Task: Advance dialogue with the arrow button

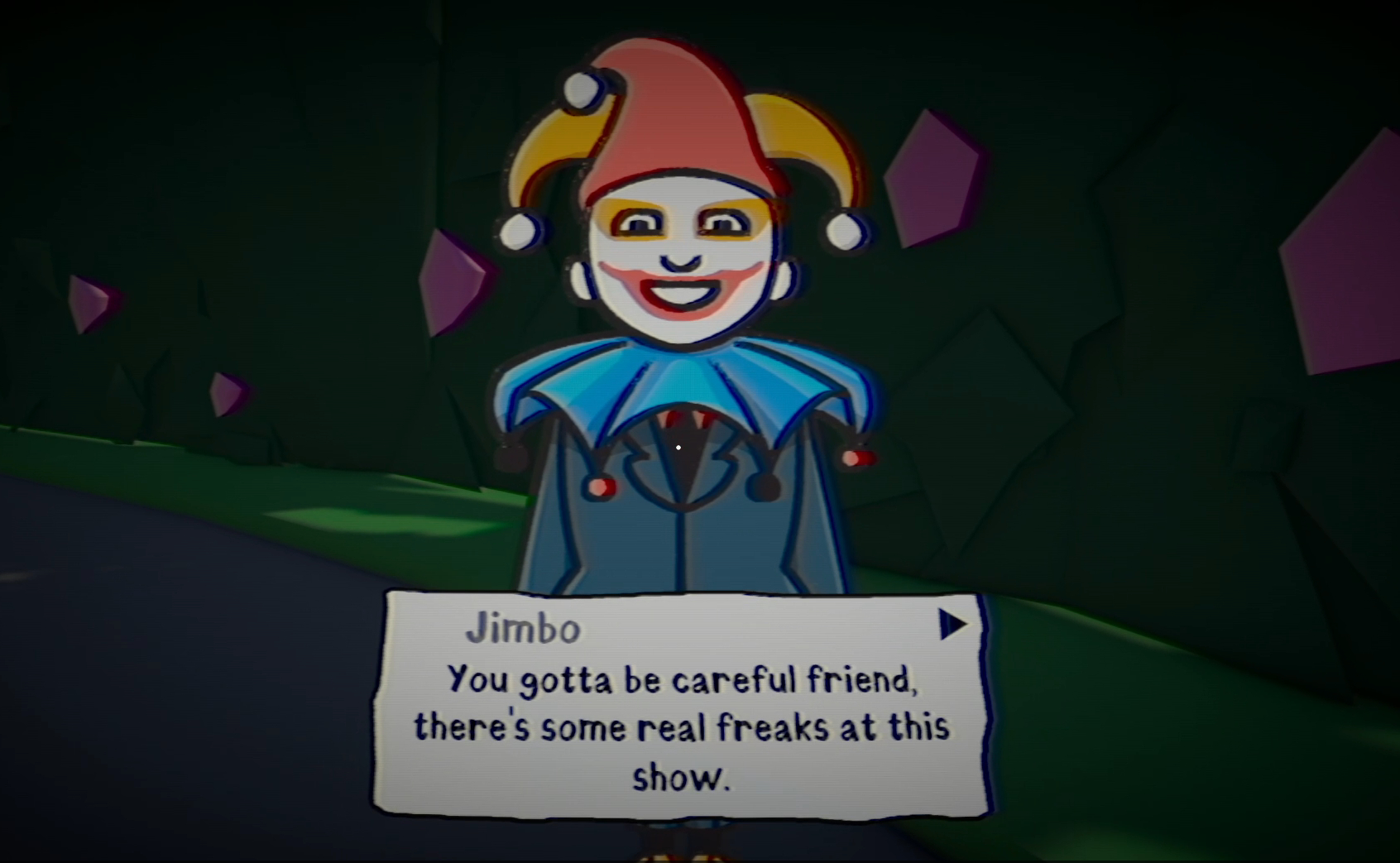Action: [952, 625]
